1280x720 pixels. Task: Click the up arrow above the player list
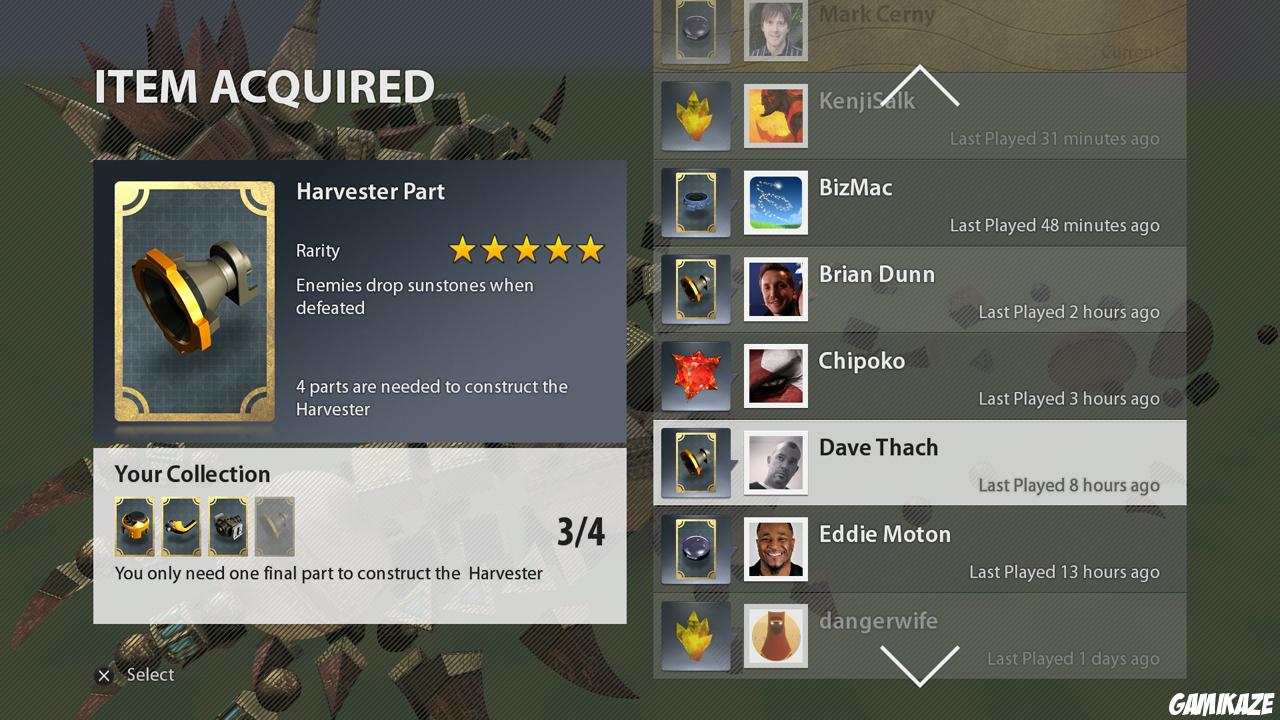point(919,86)
